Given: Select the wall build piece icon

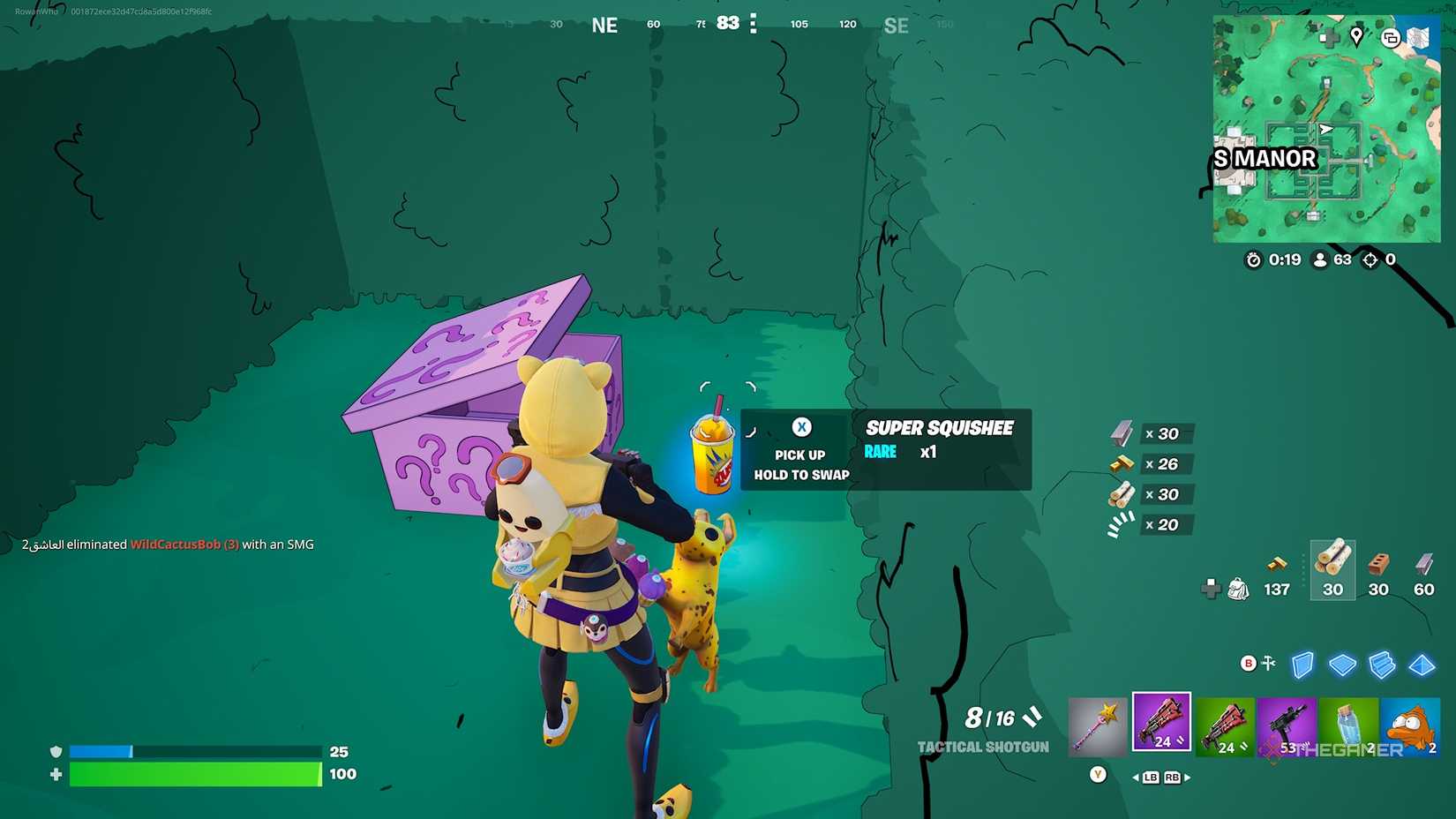Looking at the screenshot, I should [1303, 665].
